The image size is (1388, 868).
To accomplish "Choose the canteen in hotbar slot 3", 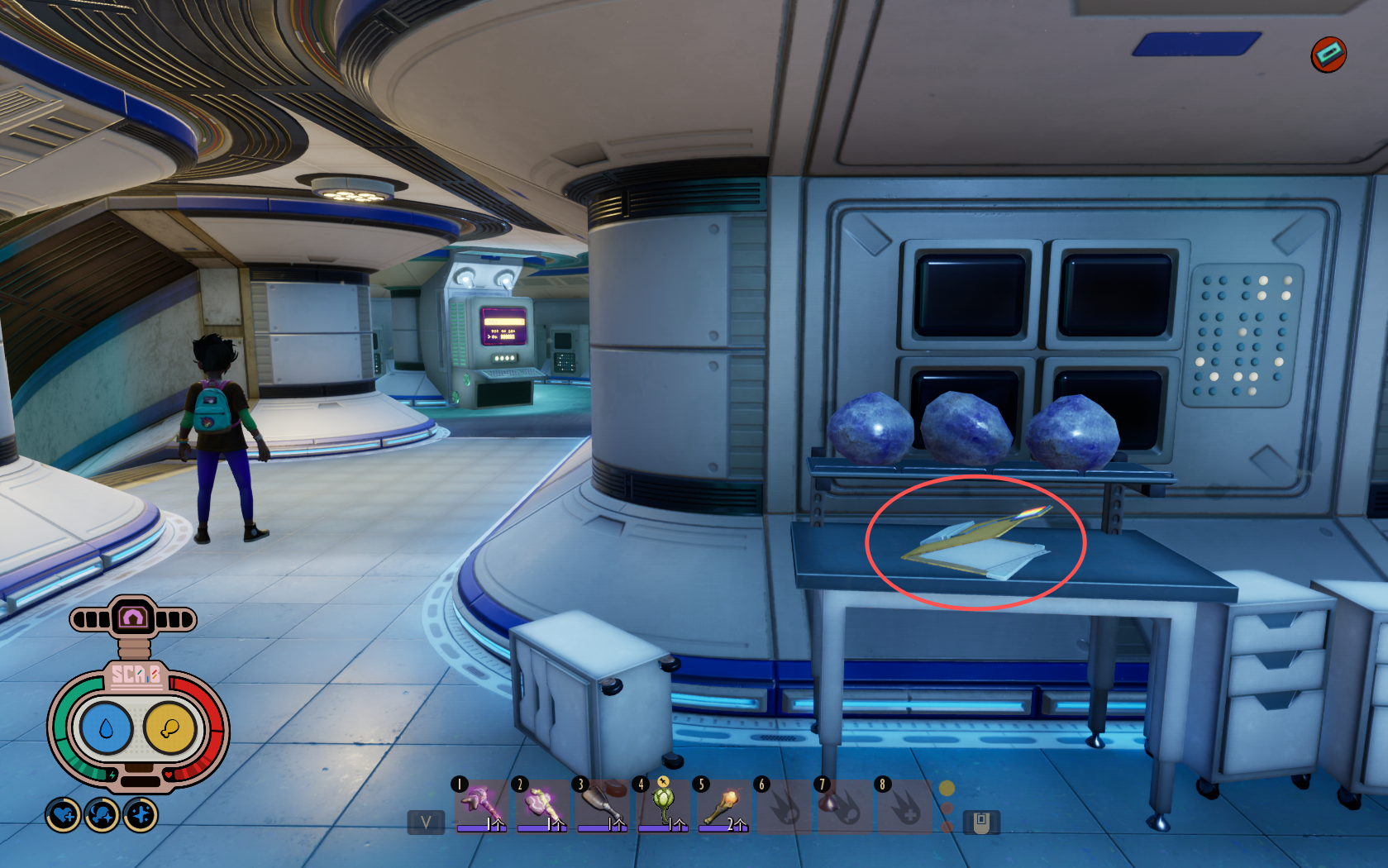I will 602,804.
